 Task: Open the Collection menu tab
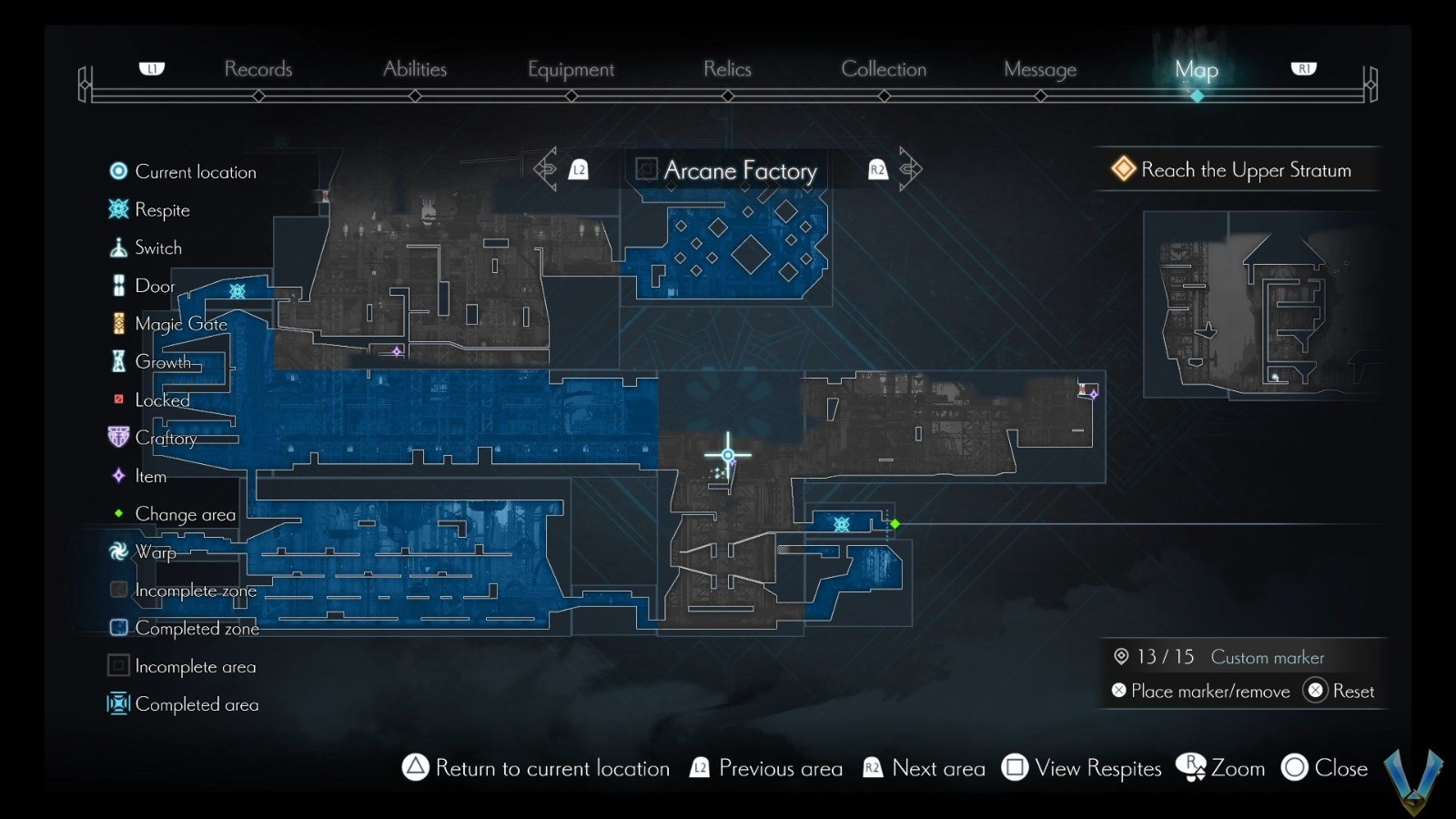[884, 69]
